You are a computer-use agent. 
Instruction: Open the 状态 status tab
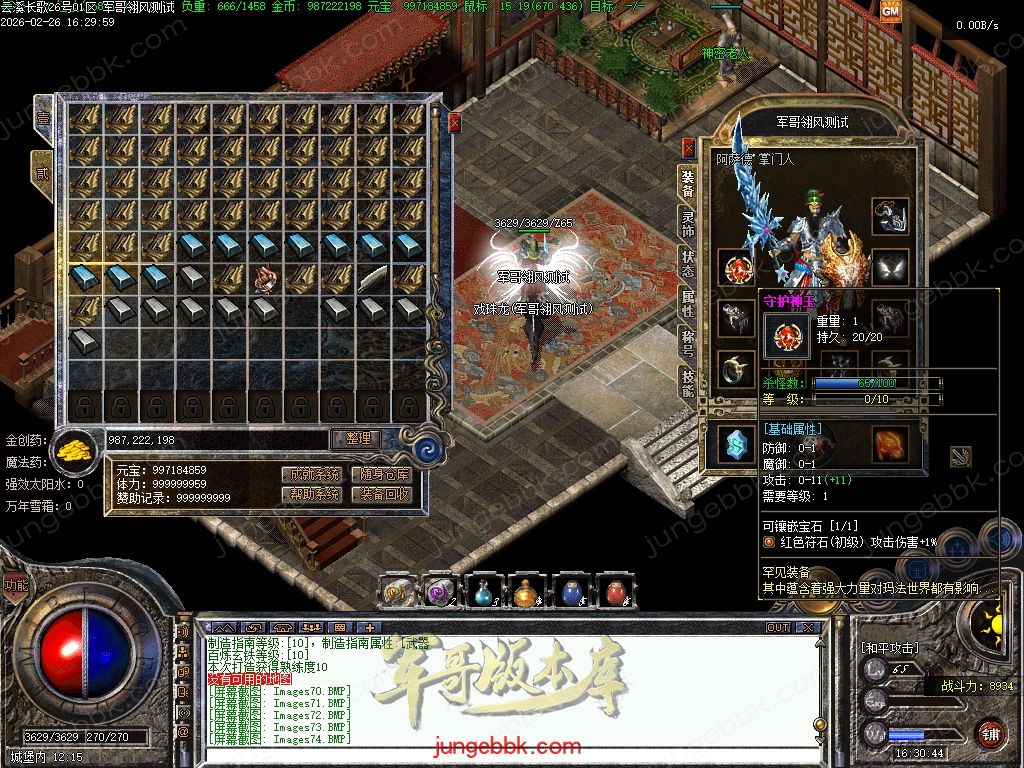click(688, 262)
